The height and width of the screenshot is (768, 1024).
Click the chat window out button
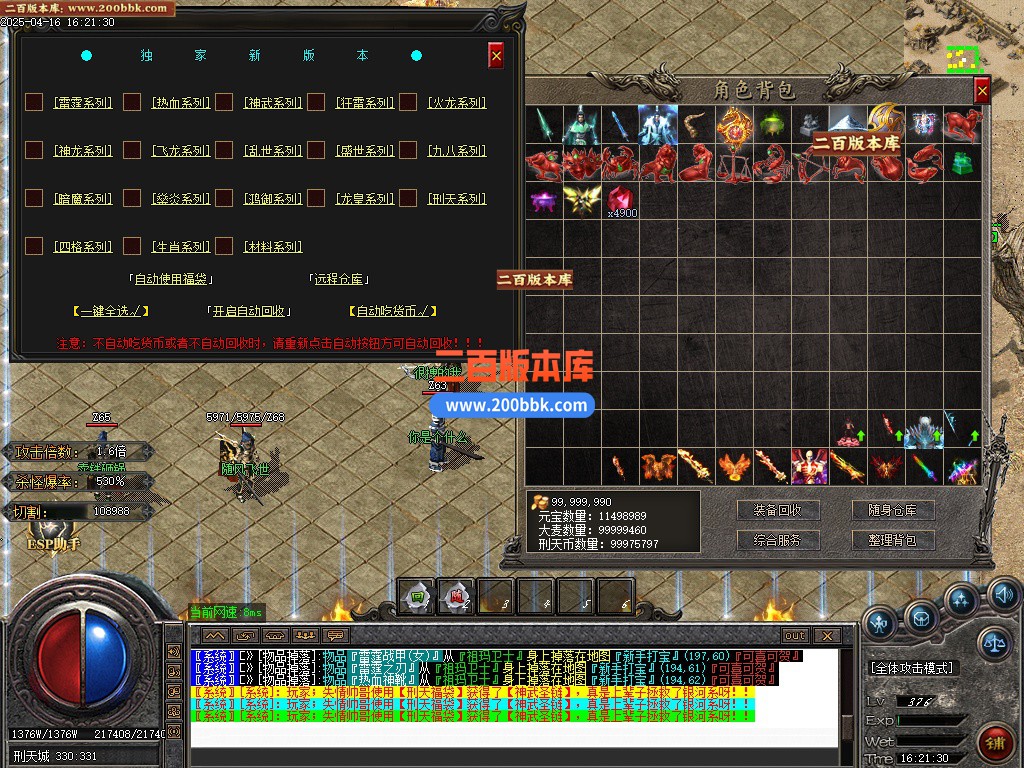[x=795, y=636]
